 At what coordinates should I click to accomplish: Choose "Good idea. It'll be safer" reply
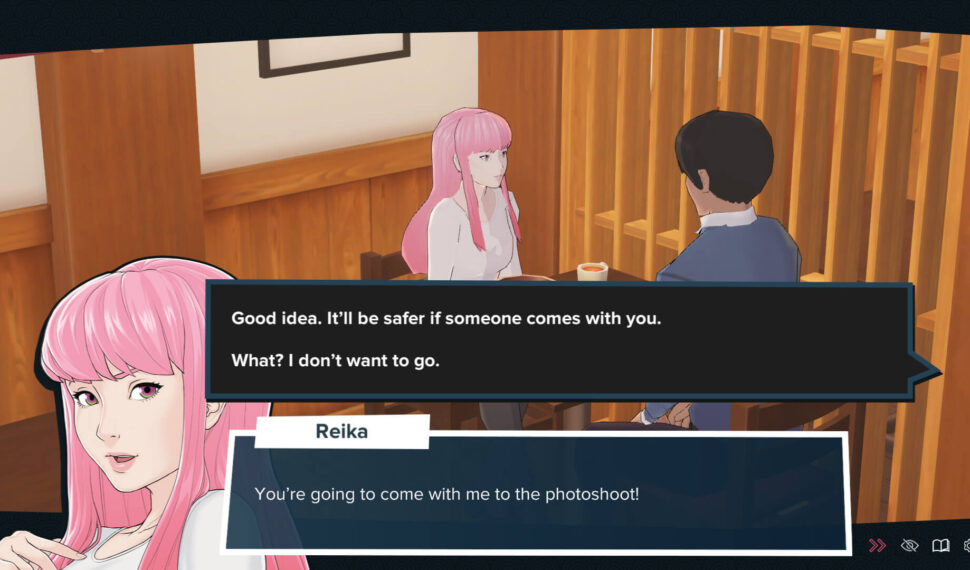(446, 319)
